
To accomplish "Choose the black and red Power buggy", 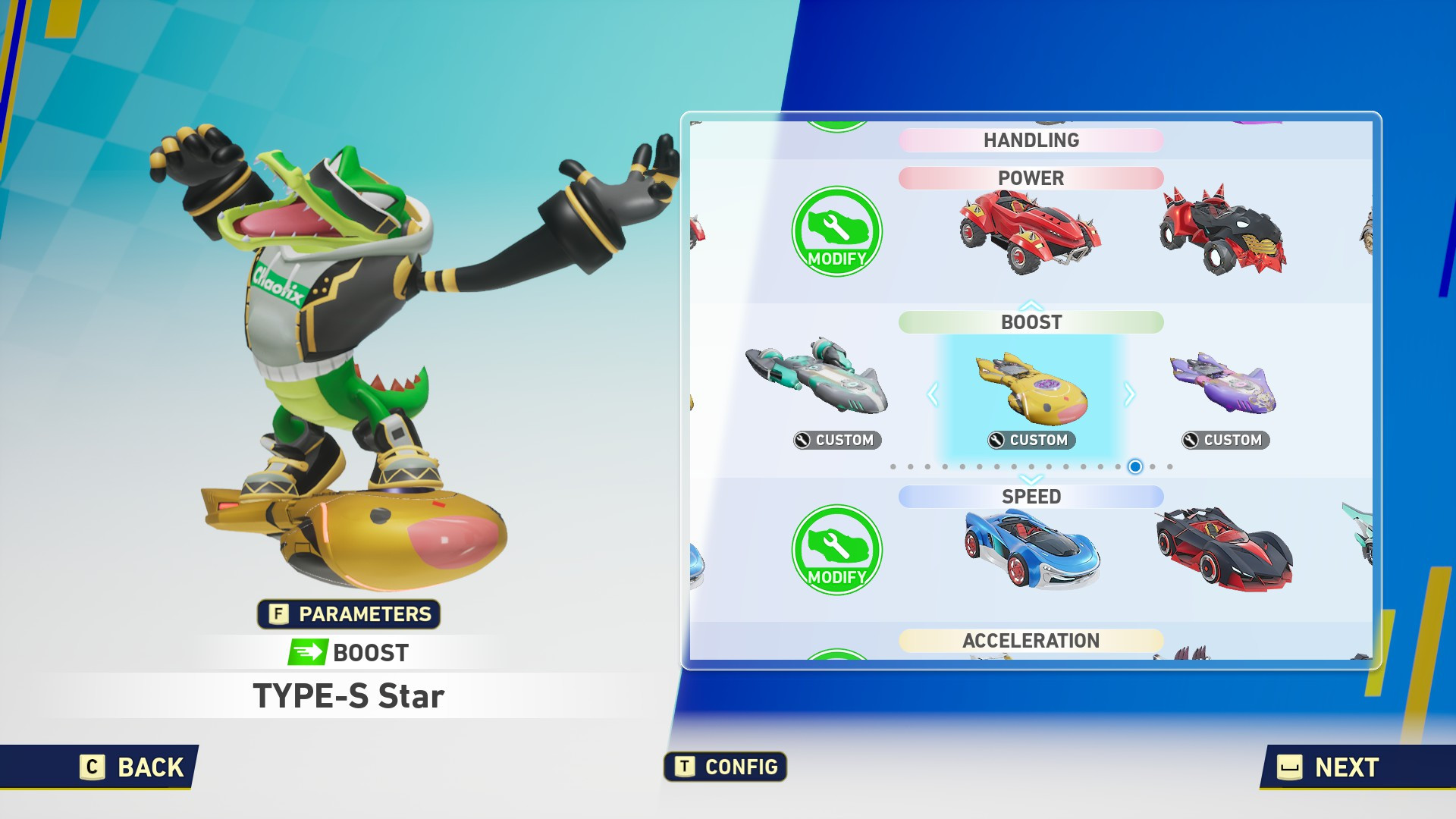I will click(1222, 230).
